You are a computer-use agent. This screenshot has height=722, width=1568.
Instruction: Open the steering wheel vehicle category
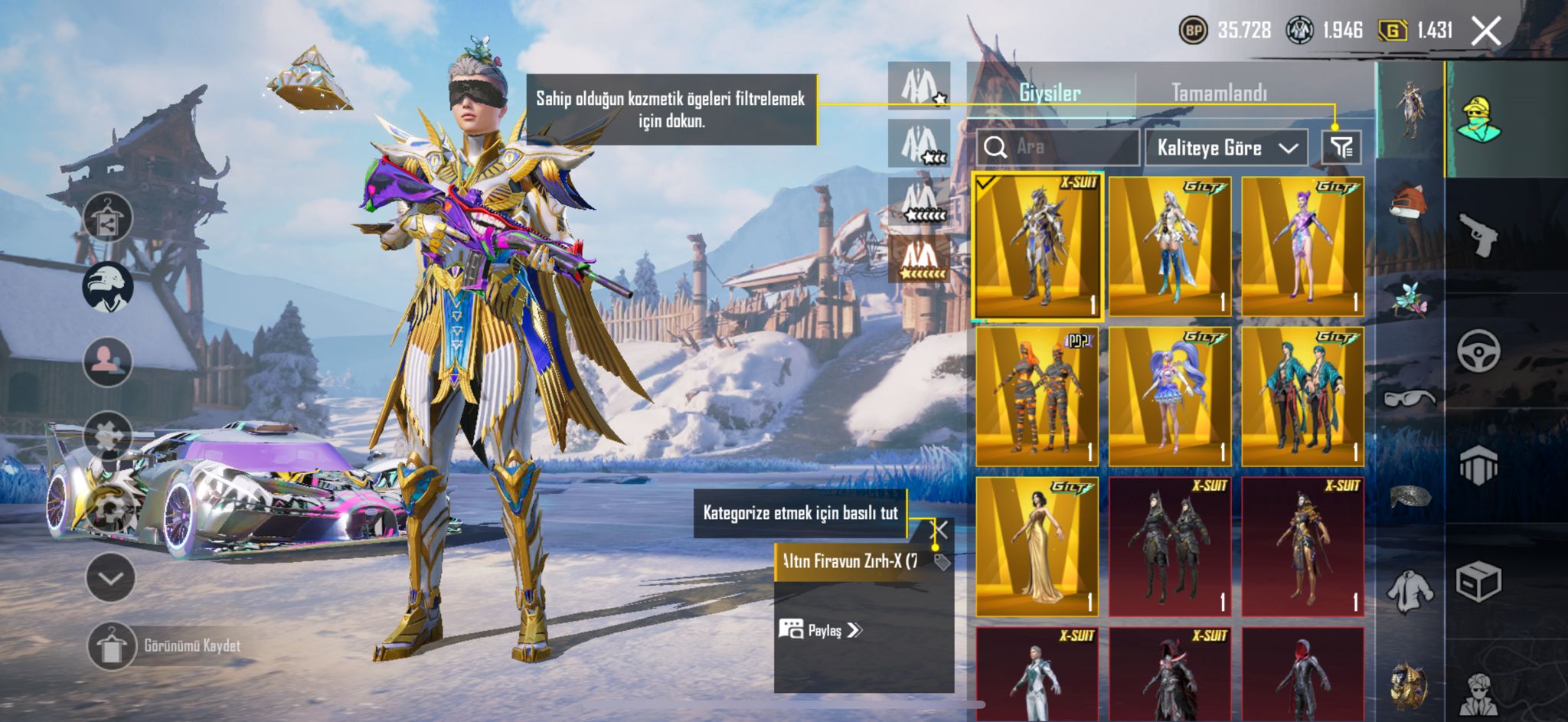[1478, 351]
